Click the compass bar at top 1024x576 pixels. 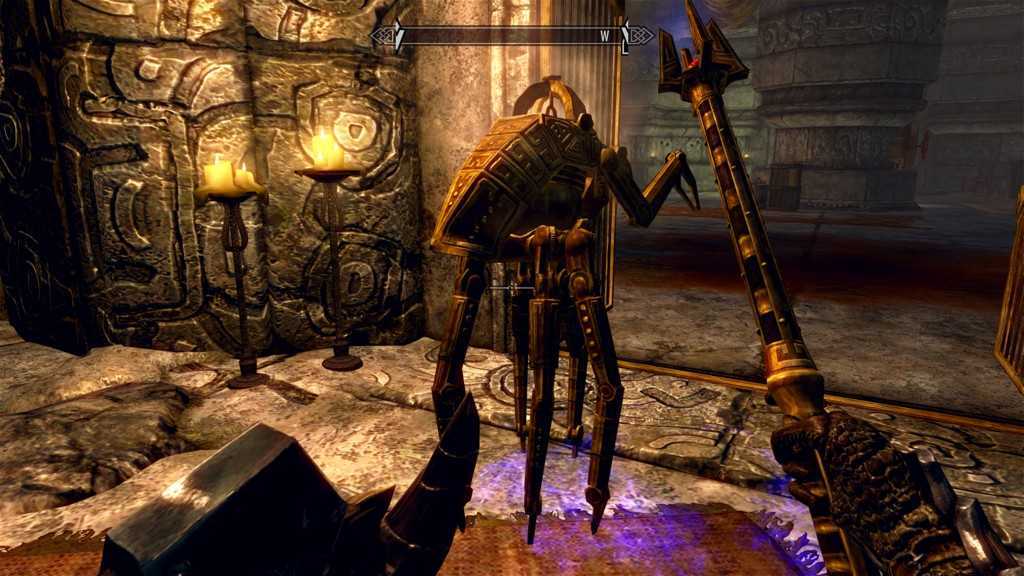pos(511,36)
